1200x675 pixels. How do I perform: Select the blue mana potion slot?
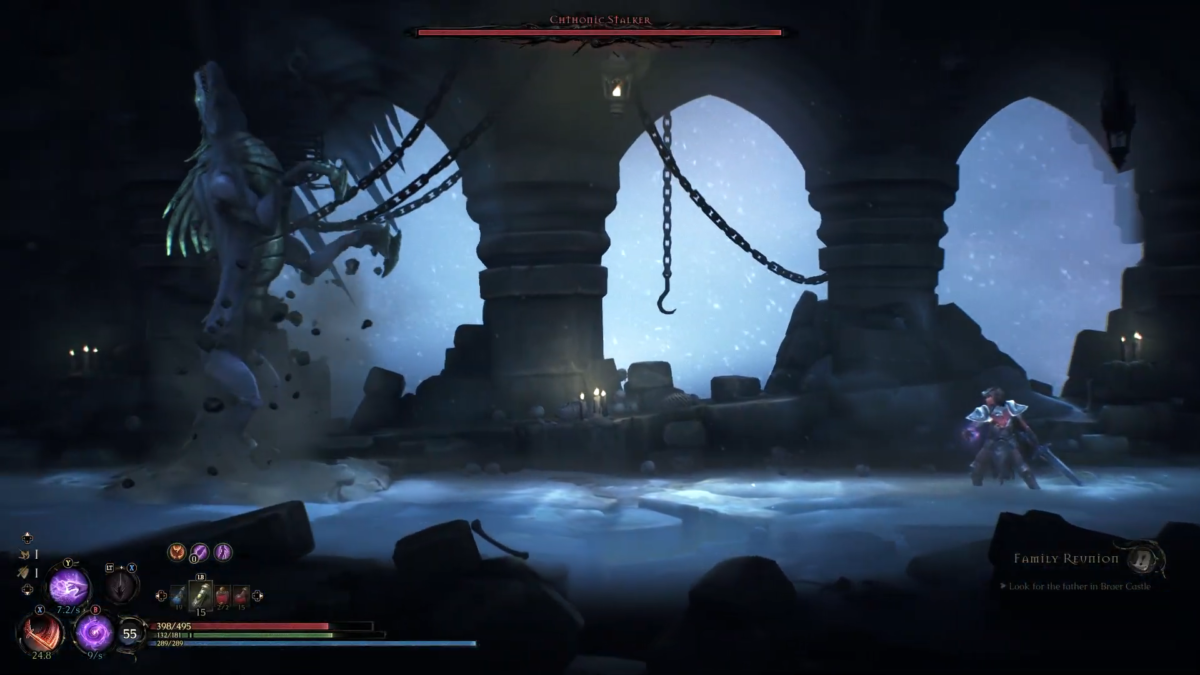[178, 595]
